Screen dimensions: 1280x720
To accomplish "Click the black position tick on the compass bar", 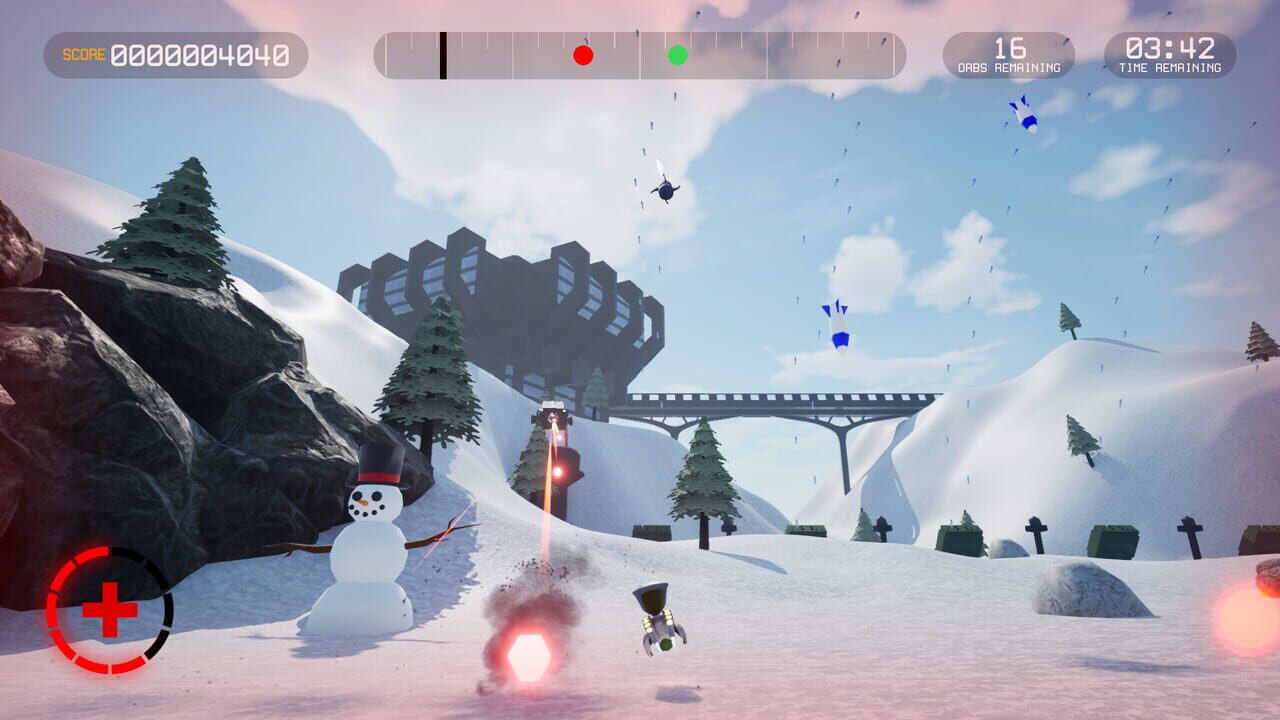I will [x=443, y=55].
